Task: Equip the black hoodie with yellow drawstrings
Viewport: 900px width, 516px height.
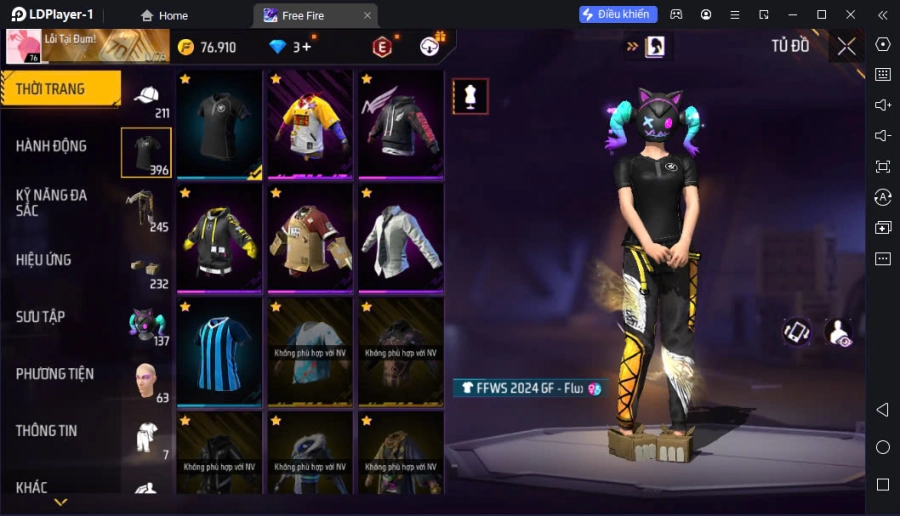Action: pyautogui.click(x=220, y=238)
